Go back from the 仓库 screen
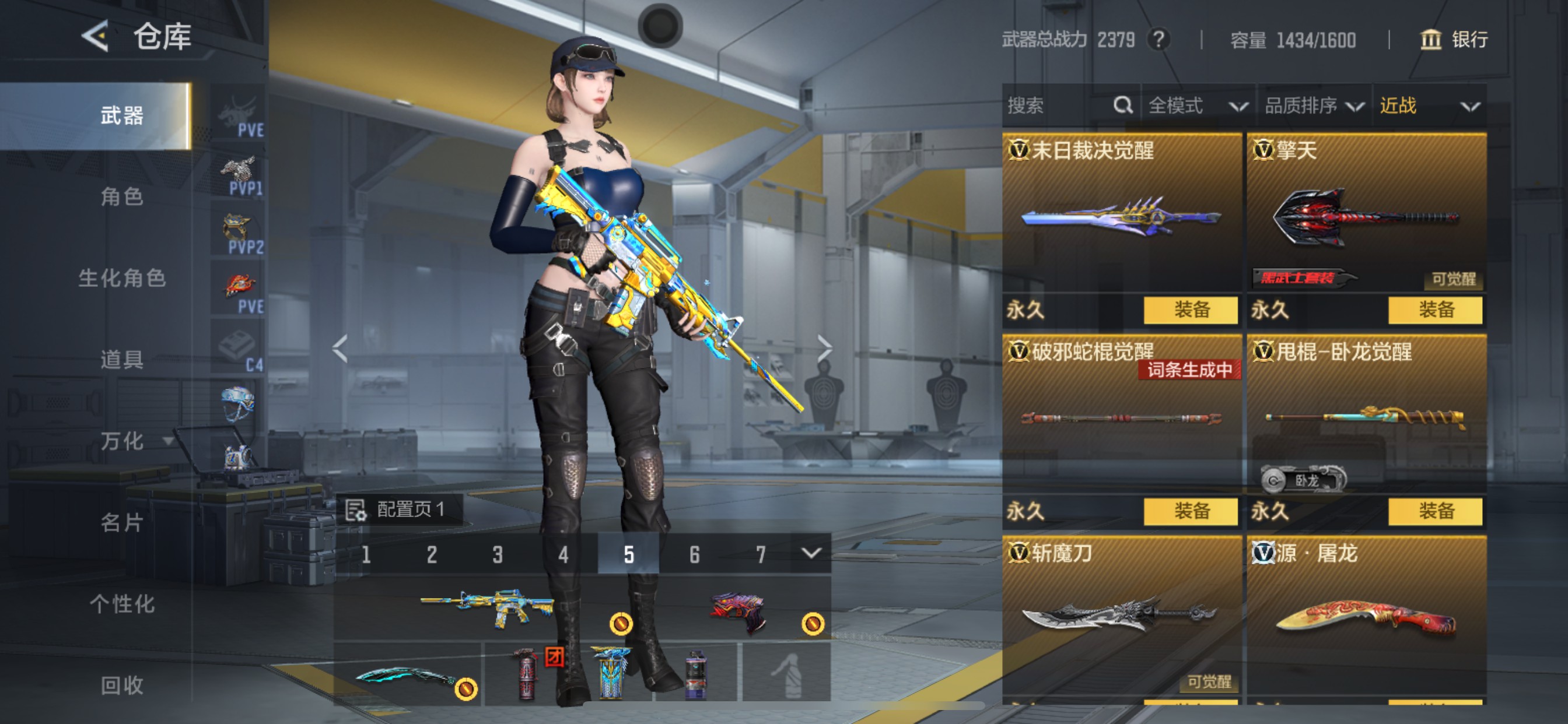This screenshot has height=724, width=1568. (x=96, y=37)
